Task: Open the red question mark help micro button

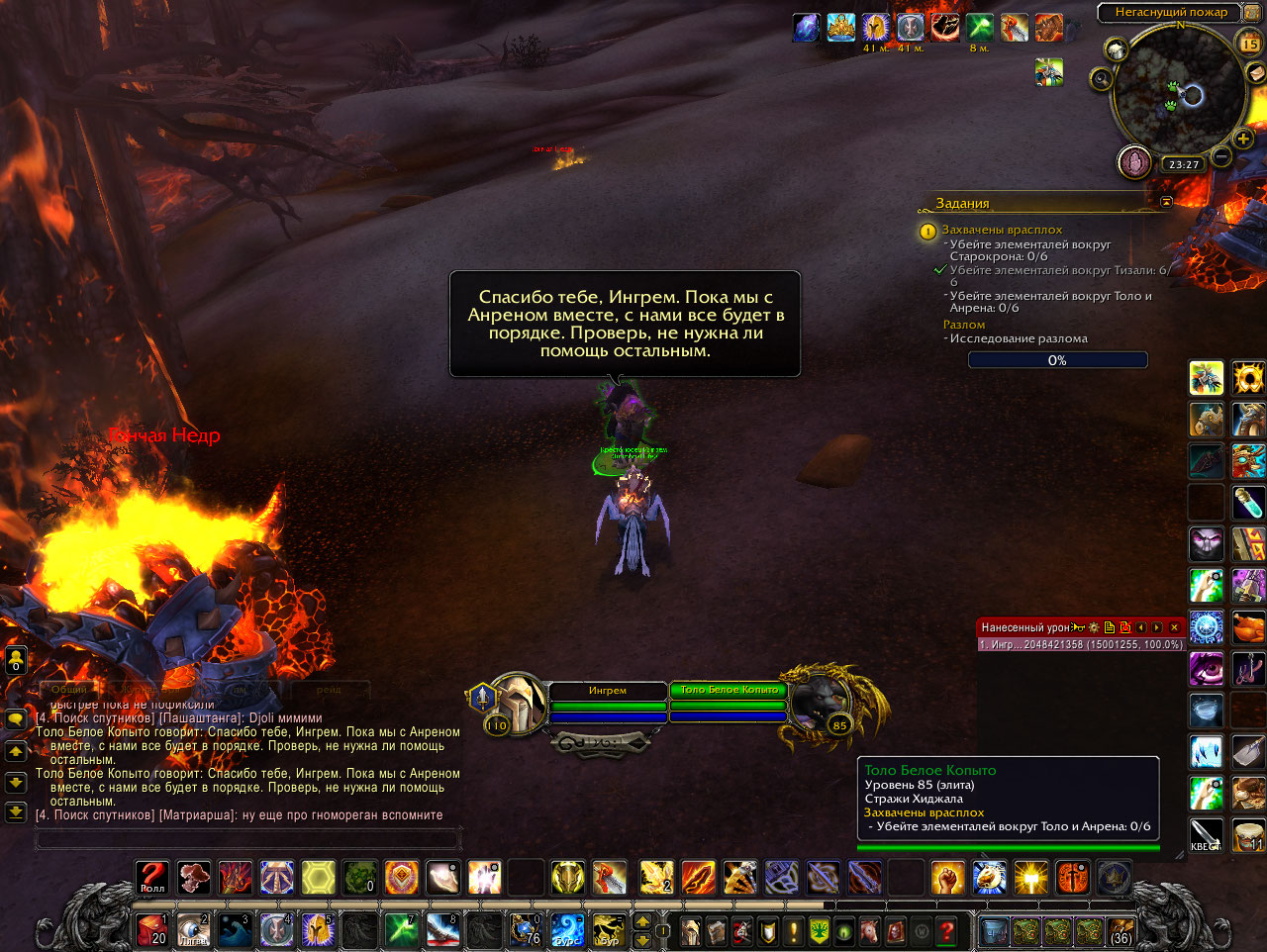Action: pos(947,931)
